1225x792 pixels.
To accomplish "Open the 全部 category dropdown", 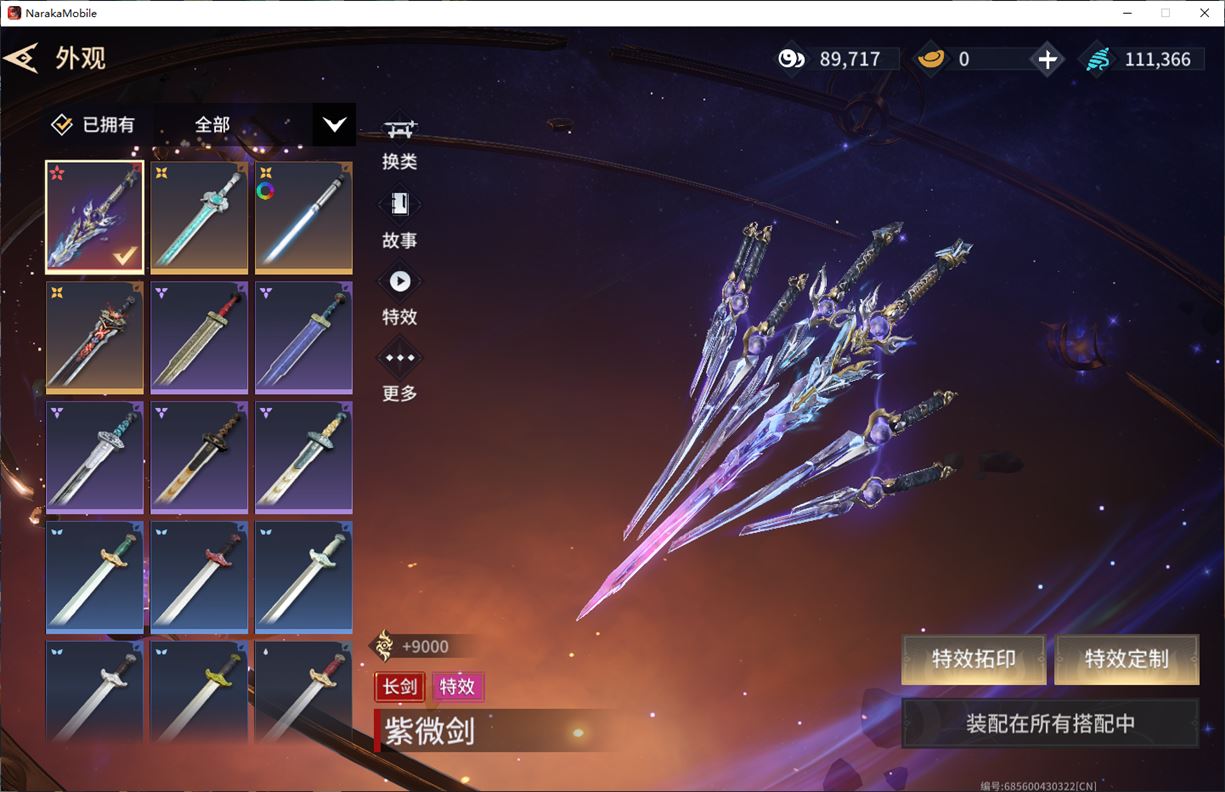I will click(x=334, y=125).
